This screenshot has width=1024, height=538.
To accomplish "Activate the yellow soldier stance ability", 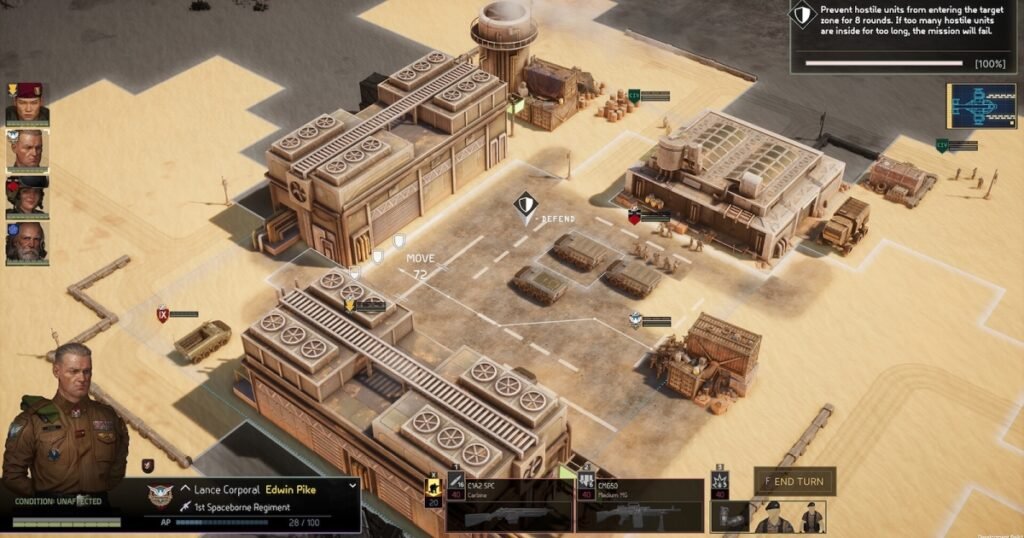I will click(x=434, y=491).
